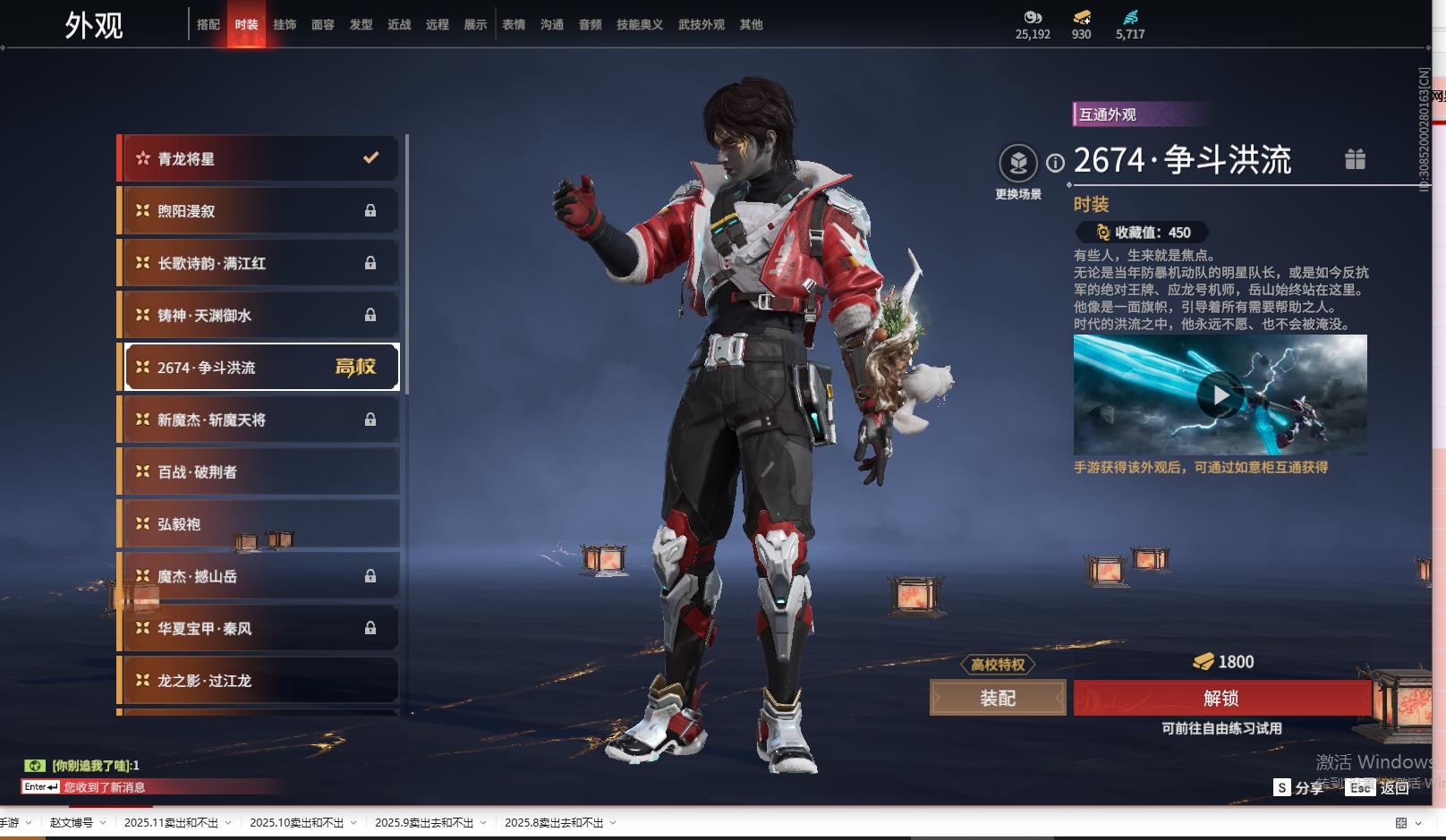Play the outfit preview video

(x=1219, y=395)
